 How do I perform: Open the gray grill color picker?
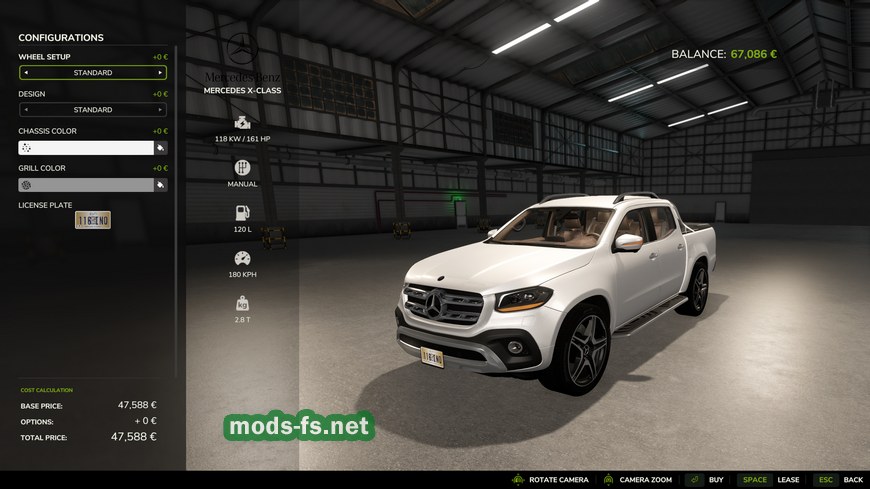(x=86, y=185)
